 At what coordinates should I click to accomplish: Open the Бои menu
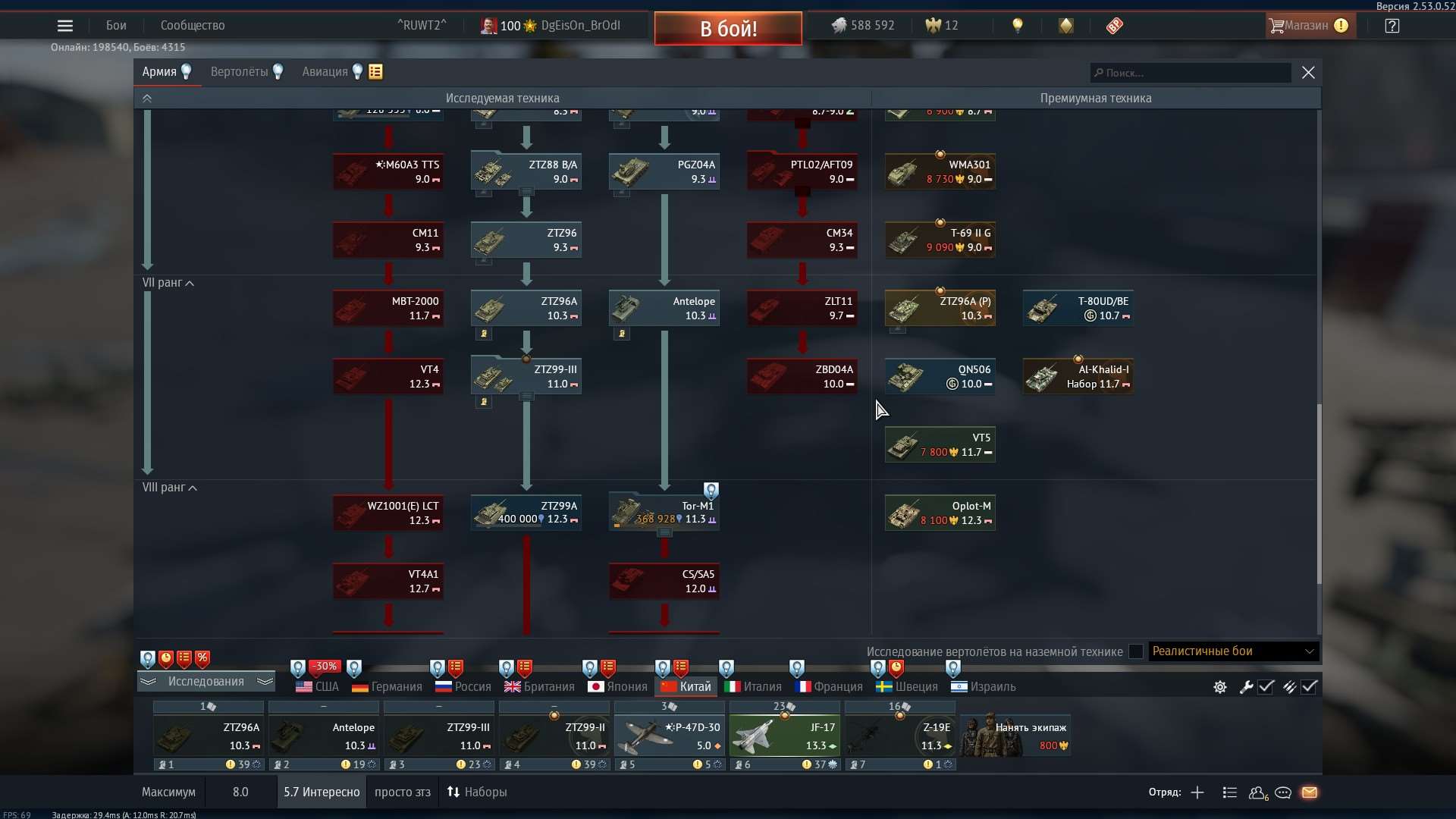tap(115, 25)
